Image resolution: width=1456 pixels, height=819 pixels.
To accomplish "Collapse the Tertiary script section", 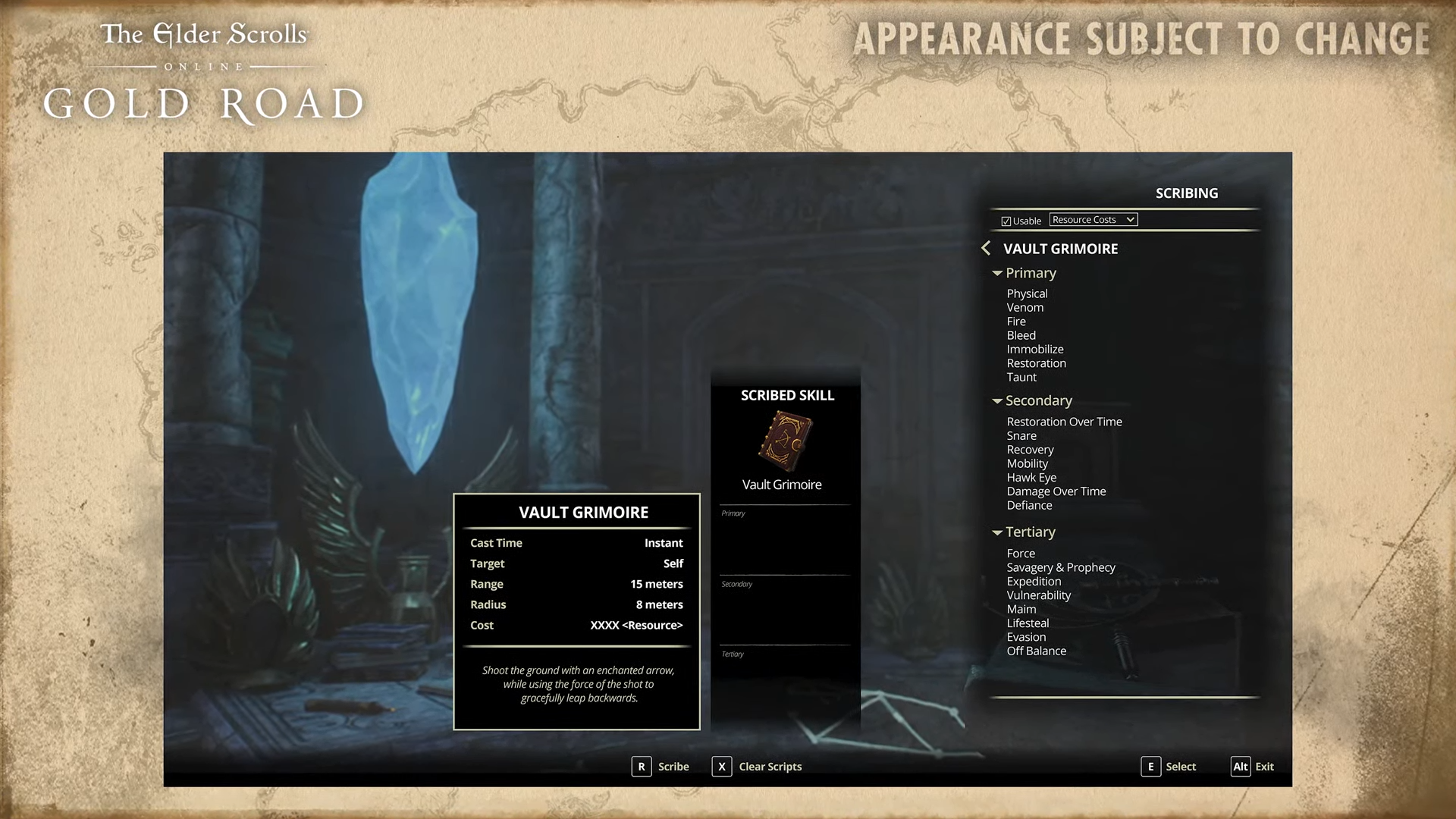I will tap(997, 532).
